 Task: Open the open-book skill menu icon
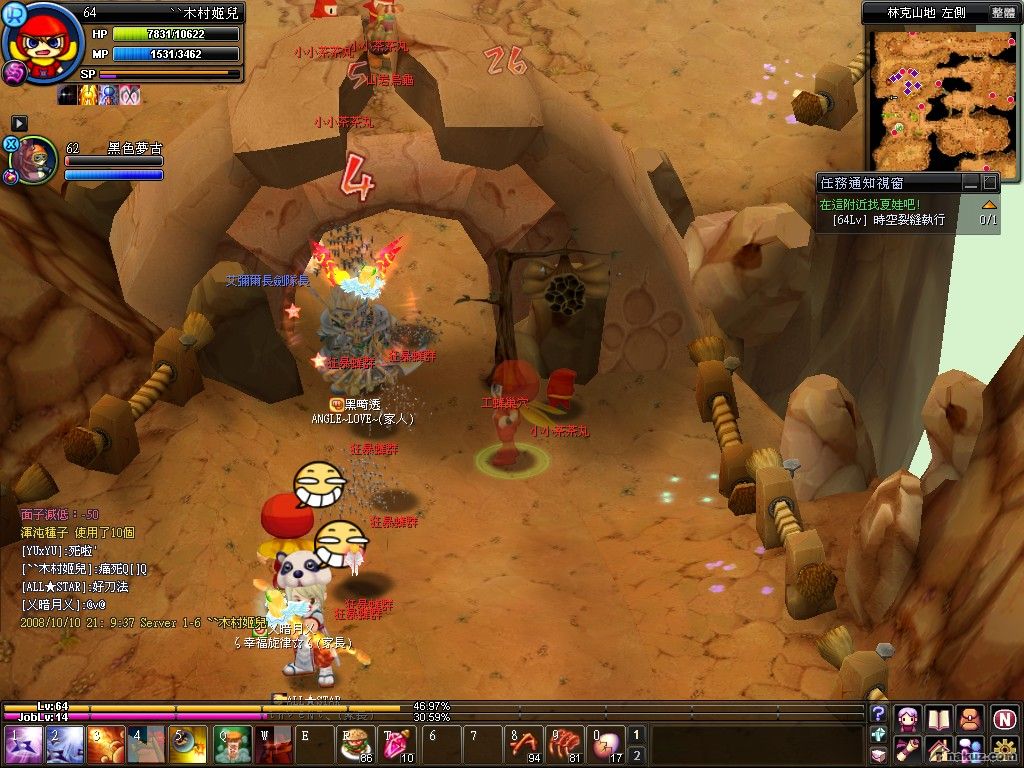938,717
